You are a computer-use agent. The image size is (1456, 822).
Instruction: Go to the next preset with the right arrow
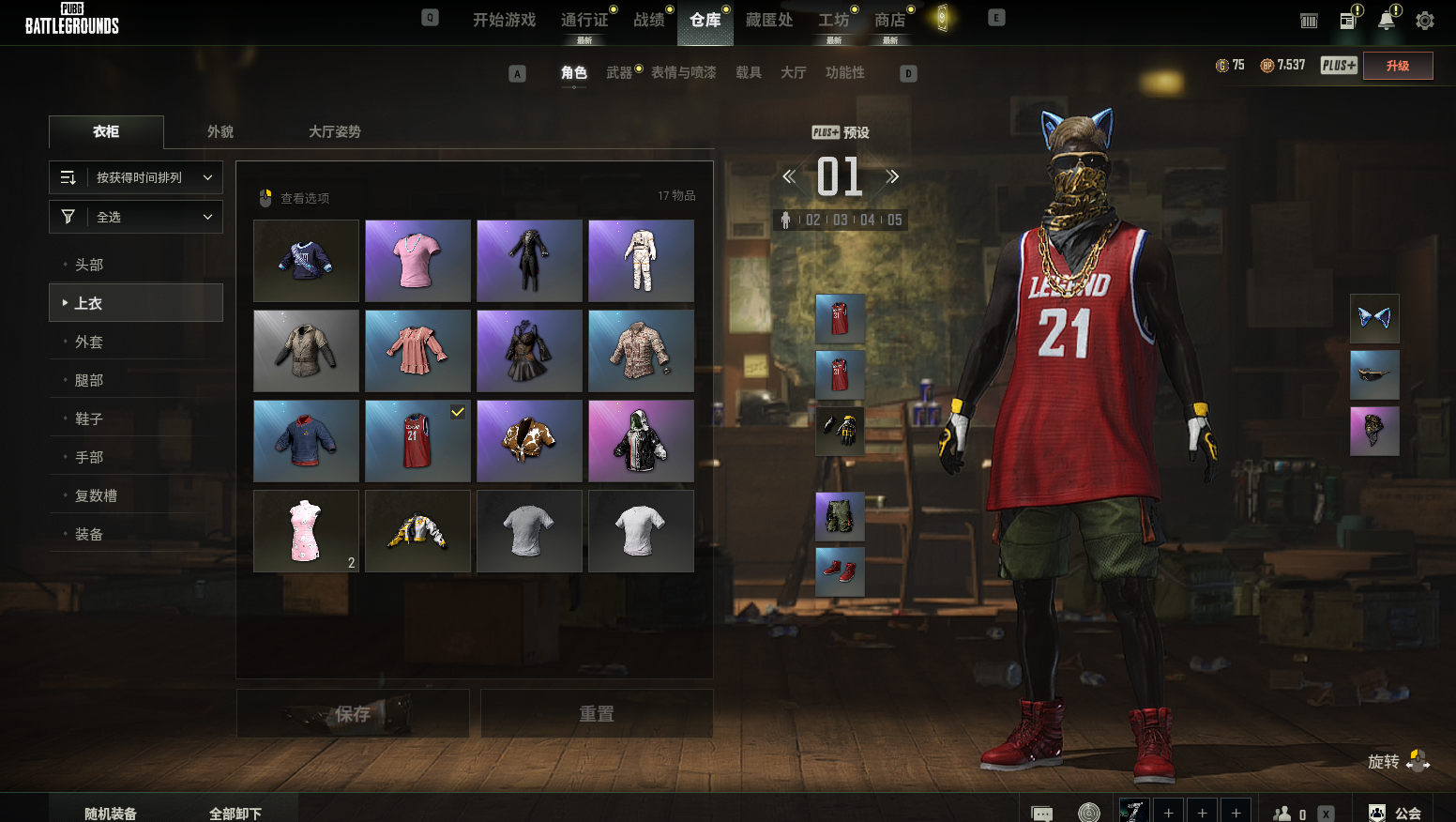coord(892,176)
